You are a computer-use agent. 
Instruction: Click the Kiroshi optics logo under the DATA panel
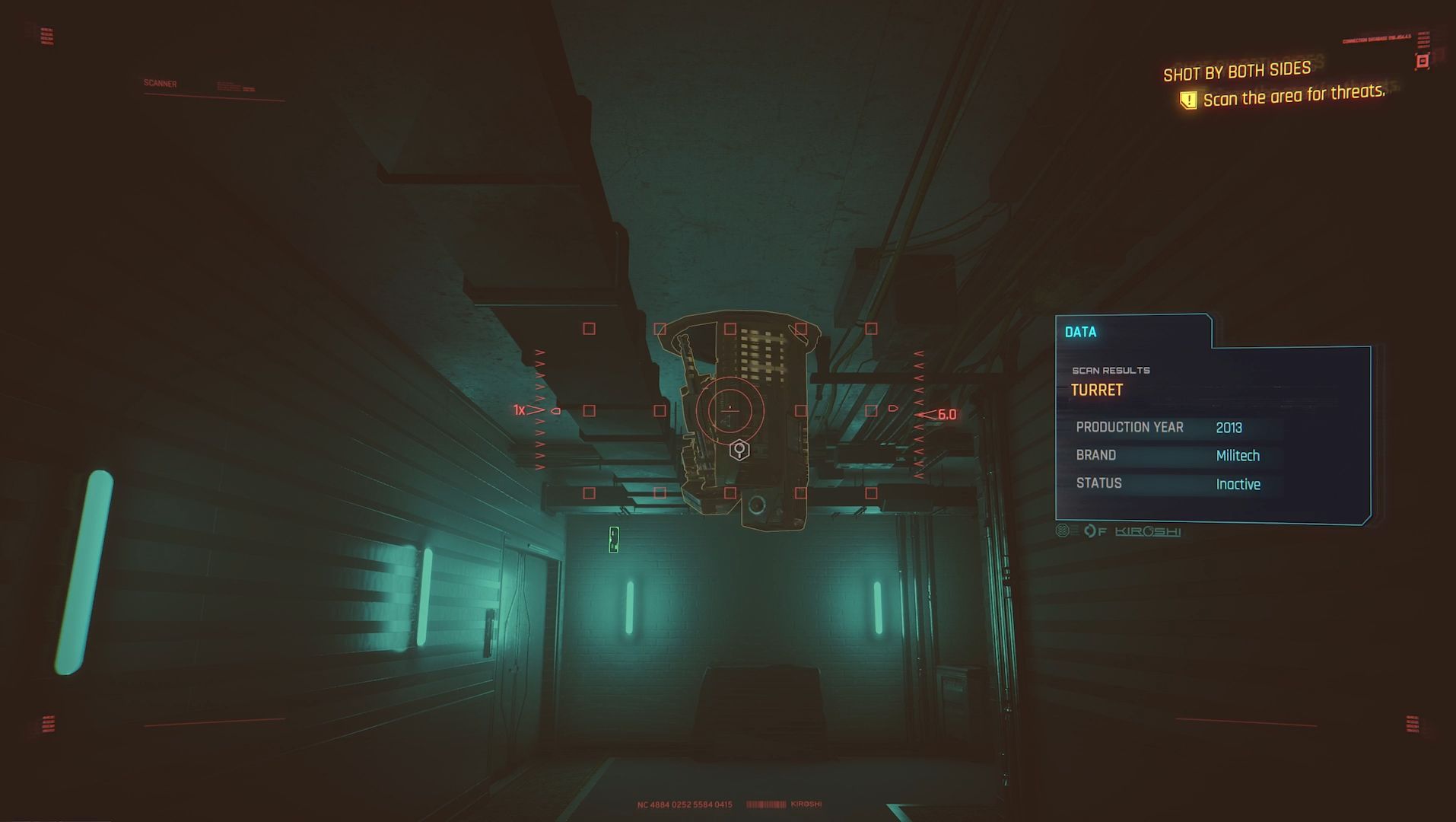pyautogui.click(x=1147, y=531)
